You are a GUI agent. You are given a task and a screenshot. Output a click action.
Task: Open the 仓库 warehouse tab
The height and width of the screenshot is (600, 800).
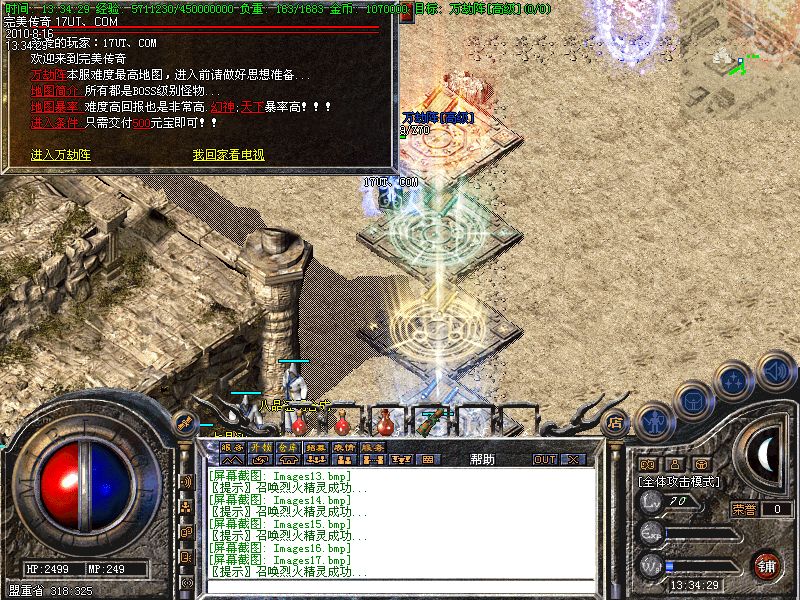click(288, 448)
